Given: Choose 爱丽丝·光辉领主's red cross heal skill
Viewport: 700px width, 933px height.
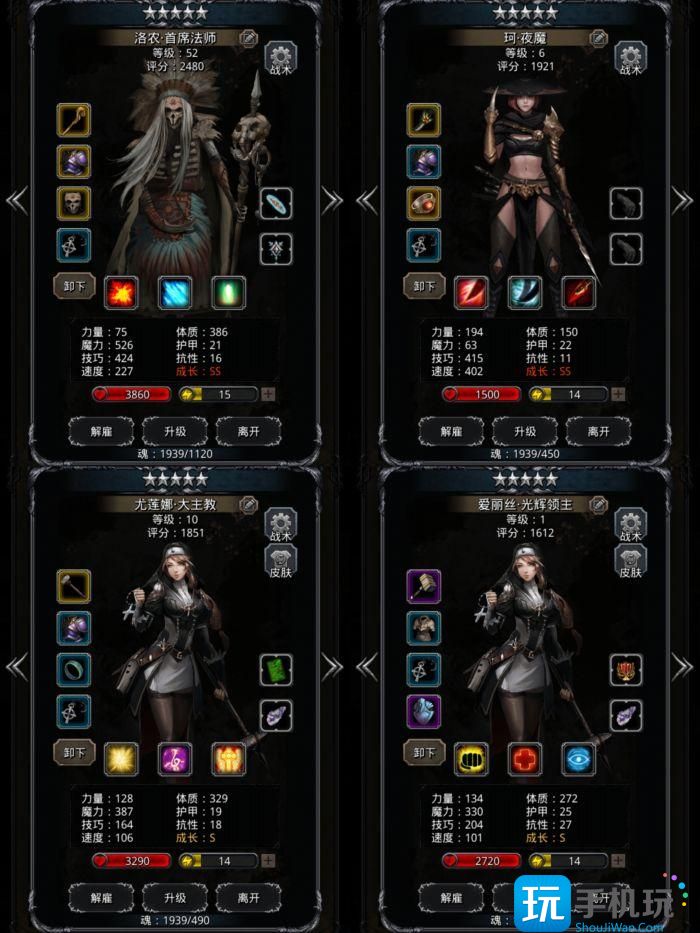Looking at the screenshot, I should (x=524, y=759).
